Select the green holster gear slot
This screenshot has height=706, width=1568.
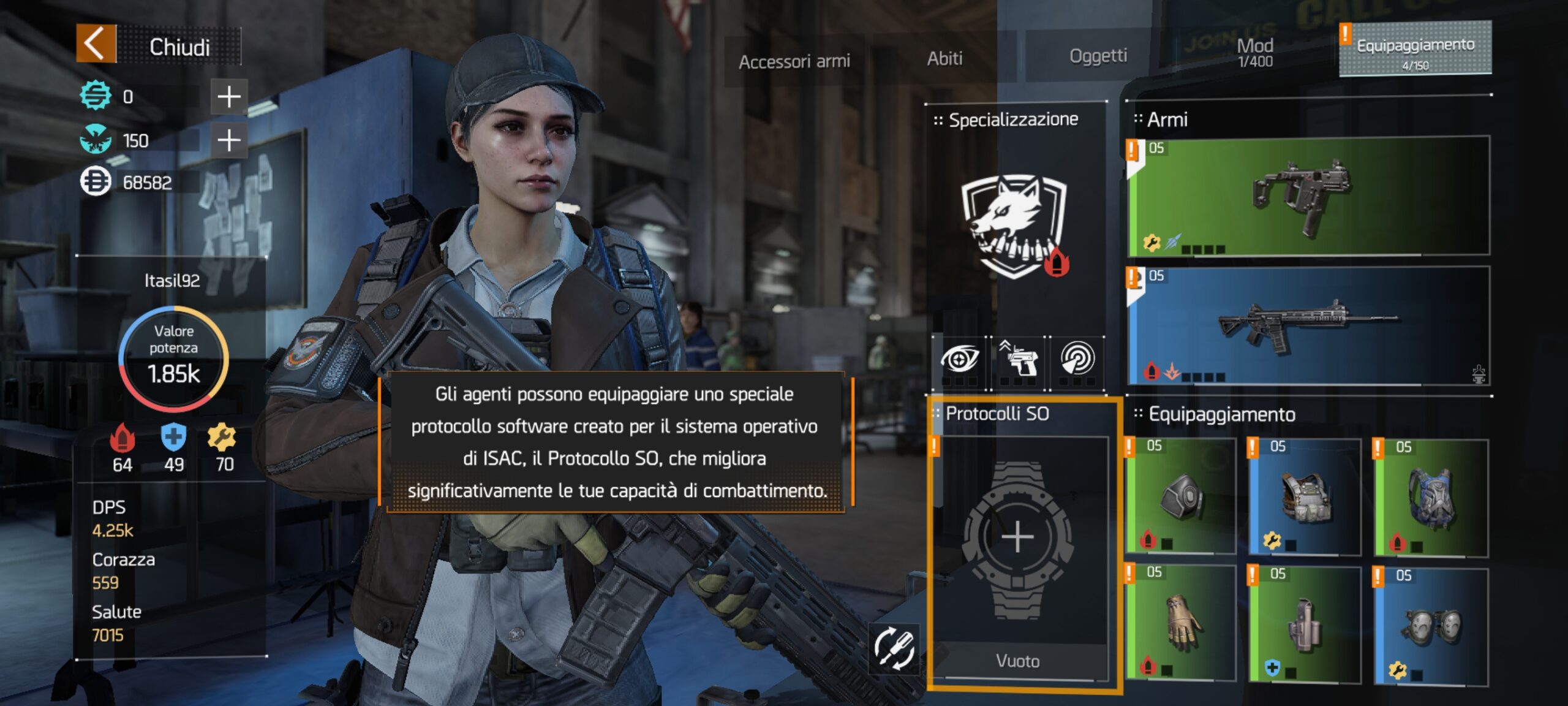click(x=1305, y=624)
